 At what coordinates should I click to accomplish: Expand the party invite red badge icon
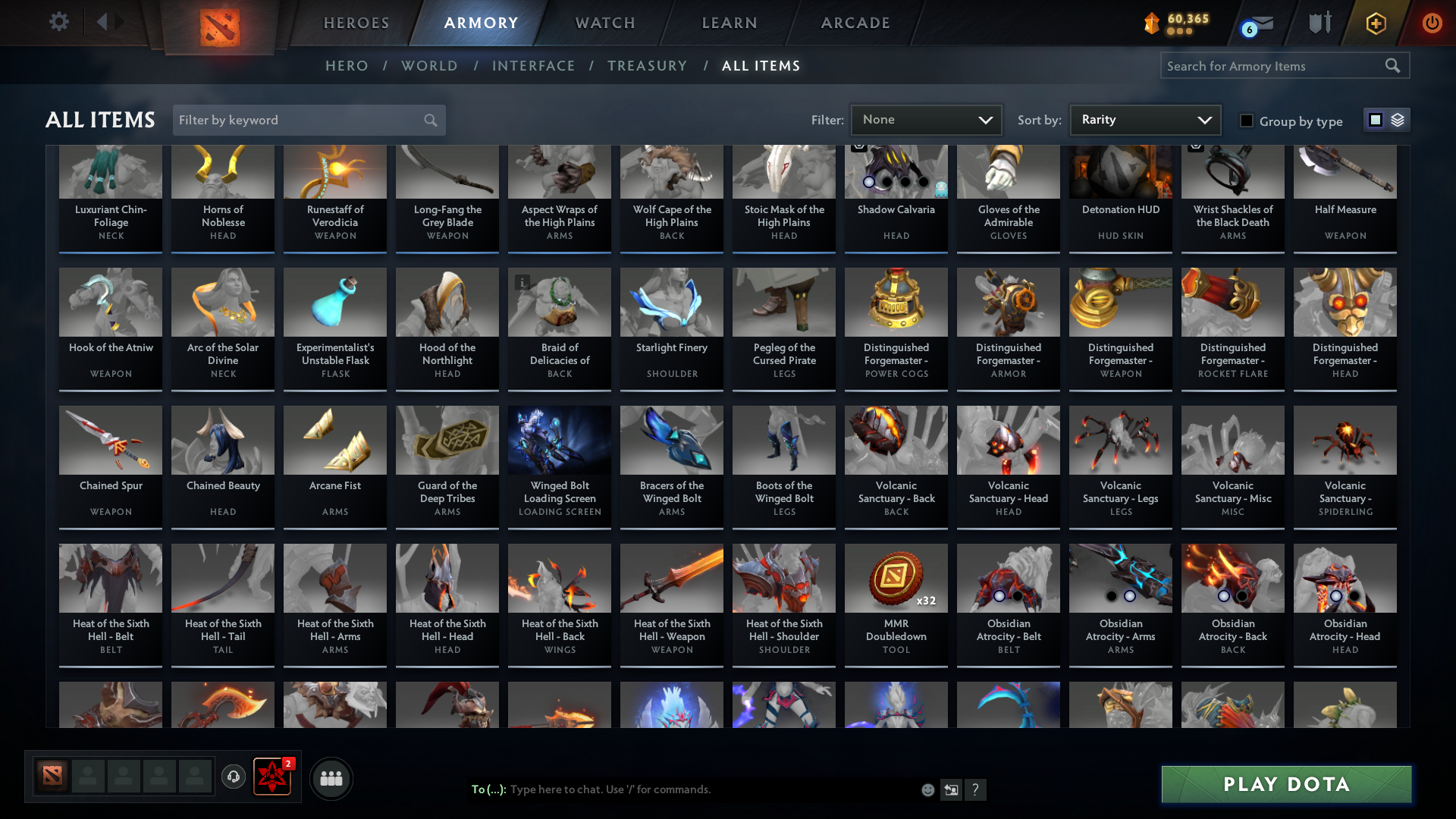tap(272, 778)
